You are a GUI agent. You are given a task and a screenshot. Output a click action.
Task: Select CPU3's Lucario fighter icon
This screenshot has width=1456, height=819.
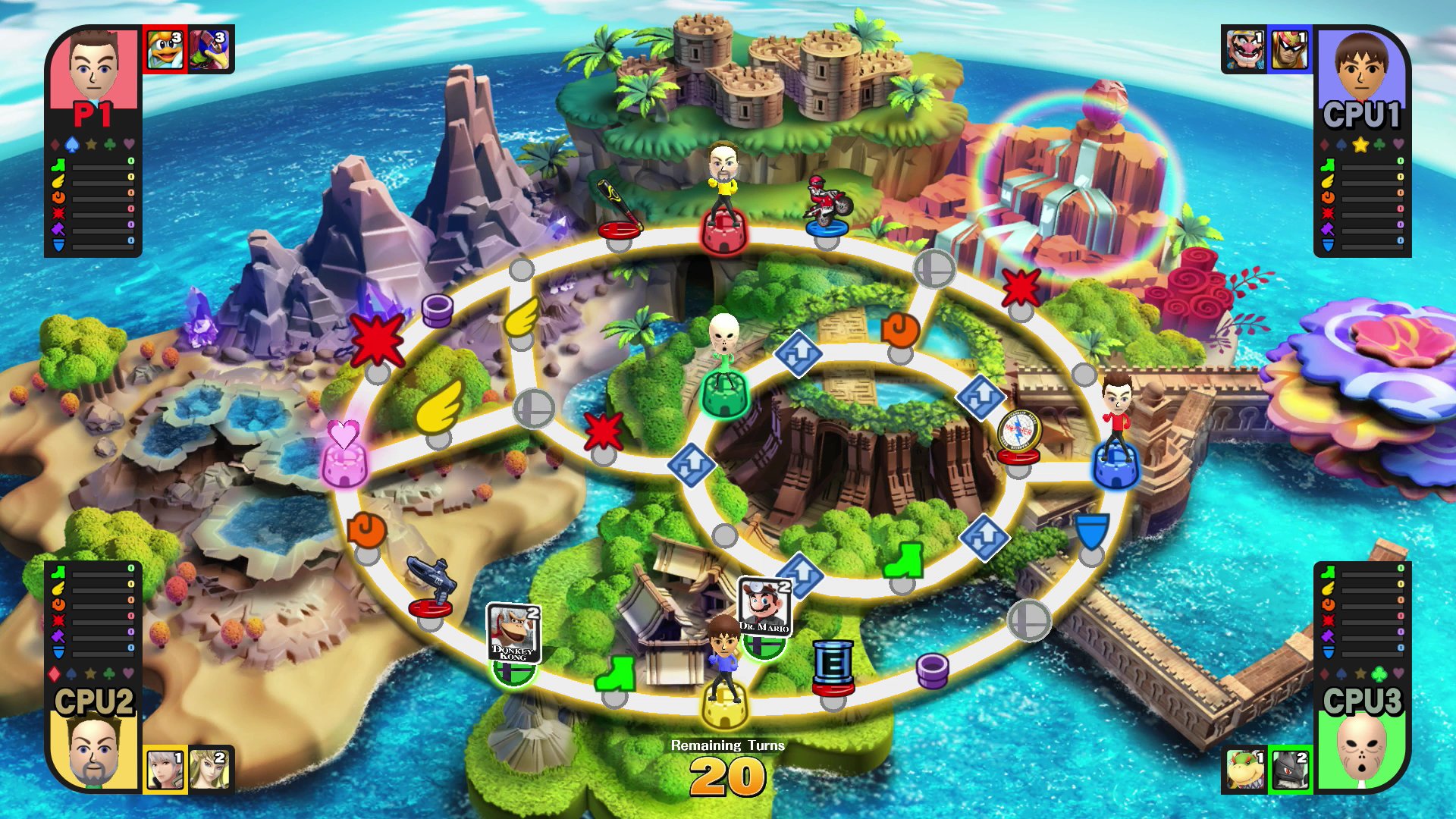(1289, 770)
